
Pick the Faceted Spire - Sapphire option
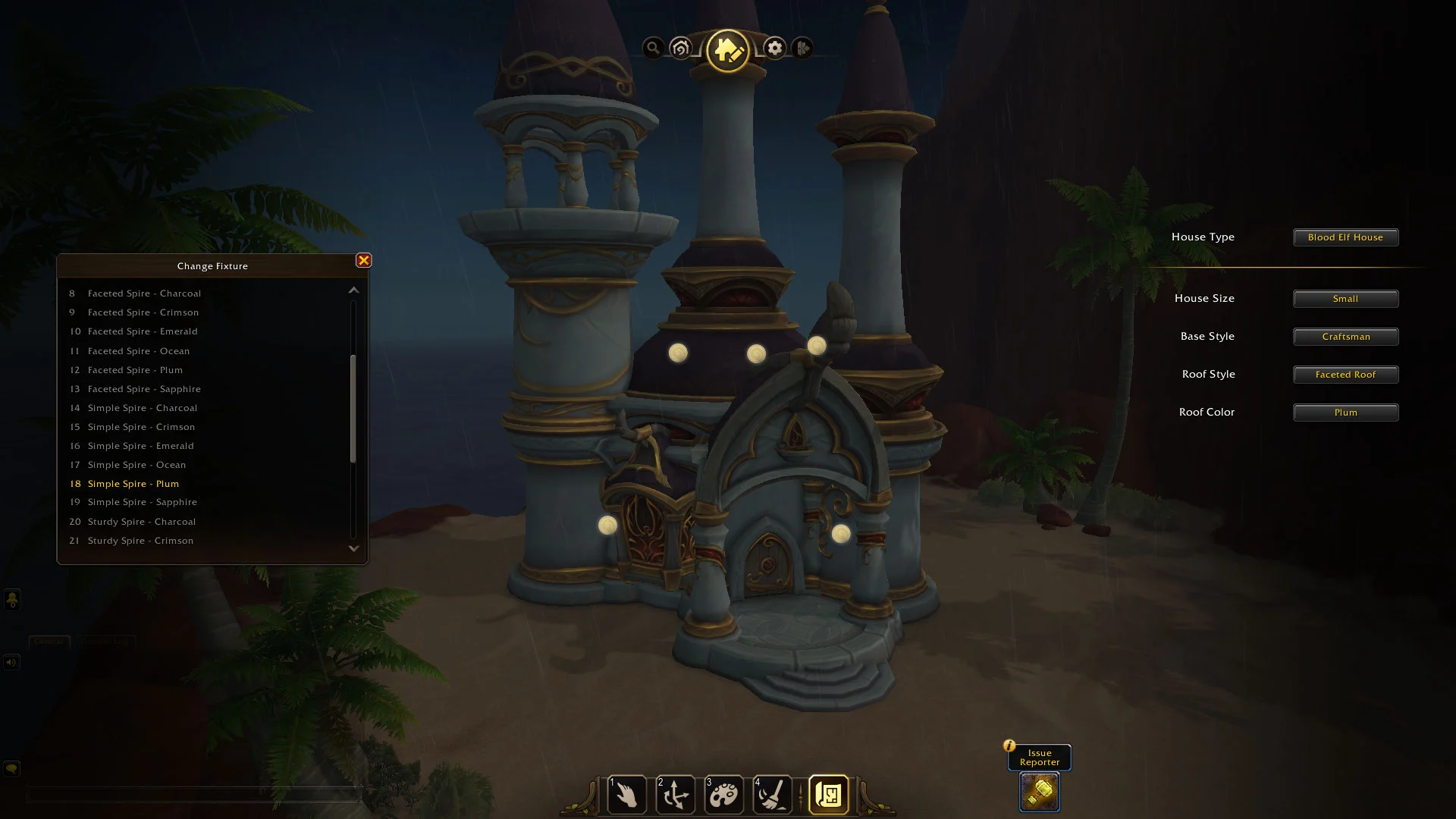pyautogui.click(x=144, y=389)
